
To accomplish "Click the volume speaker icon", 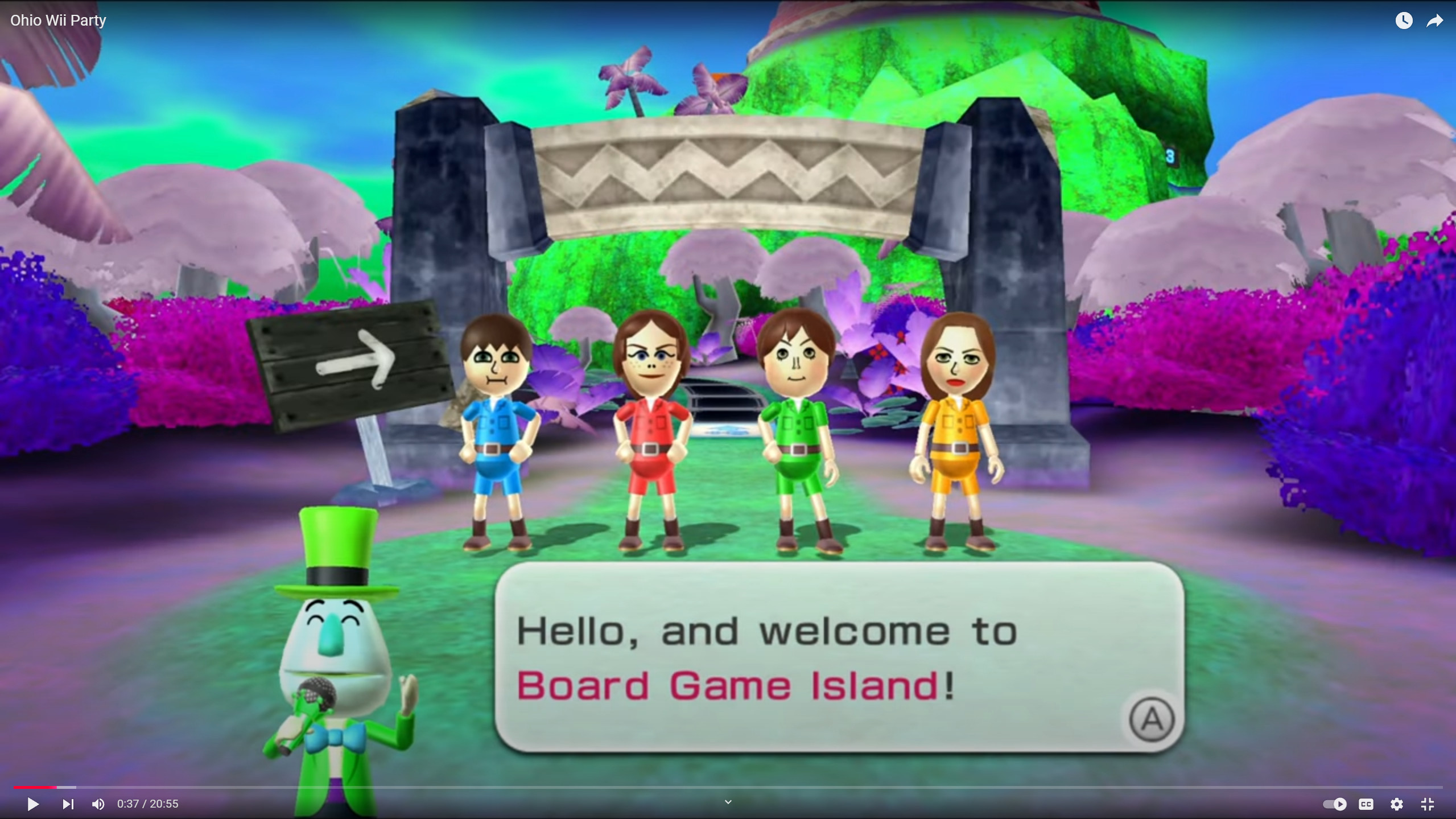I will (98, 804).
